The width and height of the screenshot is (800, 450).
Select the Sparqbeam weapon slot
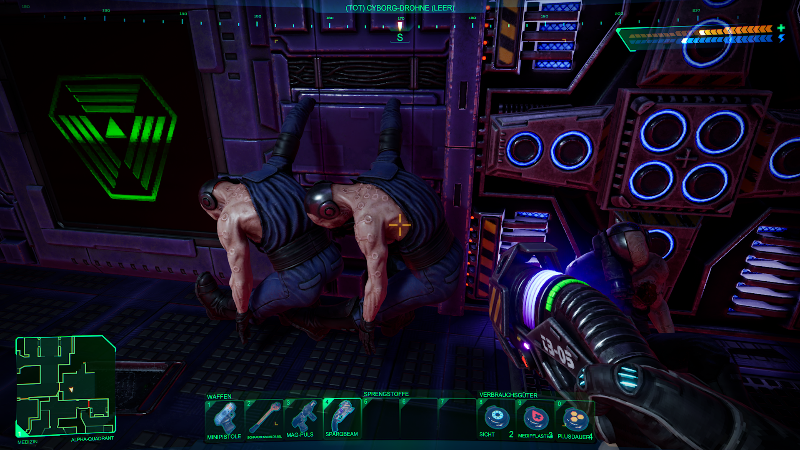point(341,417)
